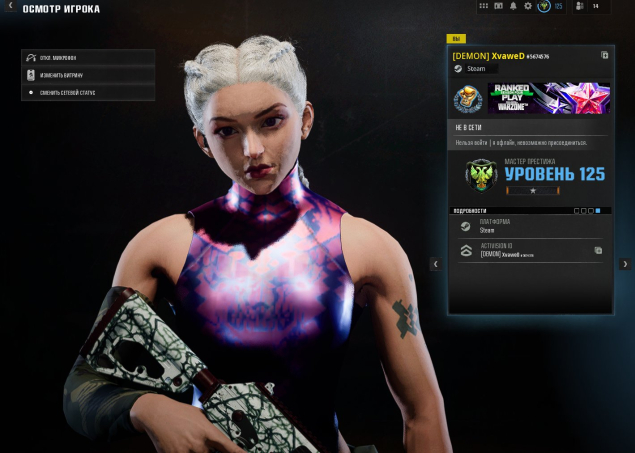Viewport: 635px width, 453px height.
Task: Open the battle pass tokens icon in top bar
Action: [499, 6]
